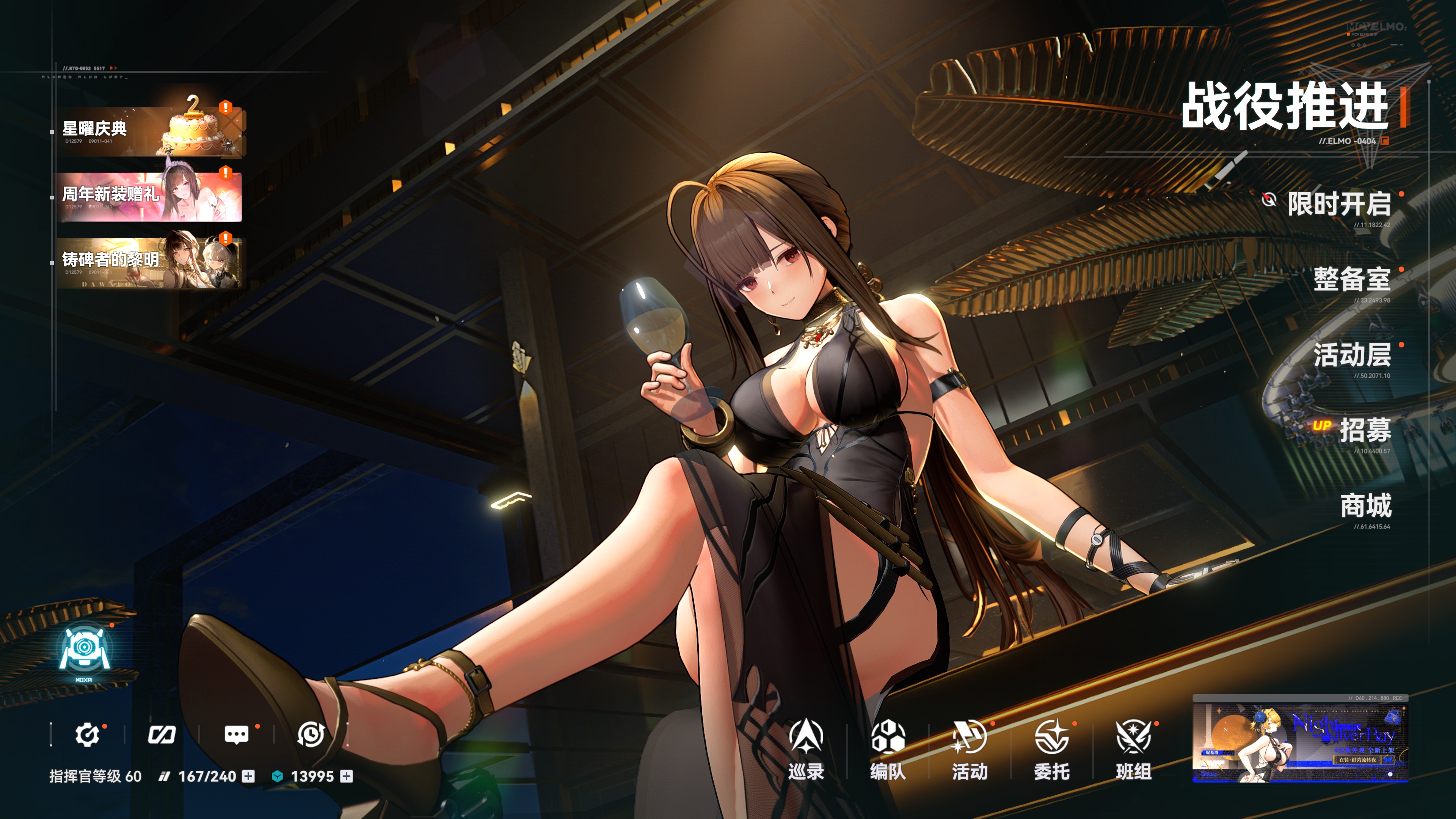The height and width of the screenshot is (819, 1456).
Task: Open the 限时开启 limited-time menu
Action: 1338,204
